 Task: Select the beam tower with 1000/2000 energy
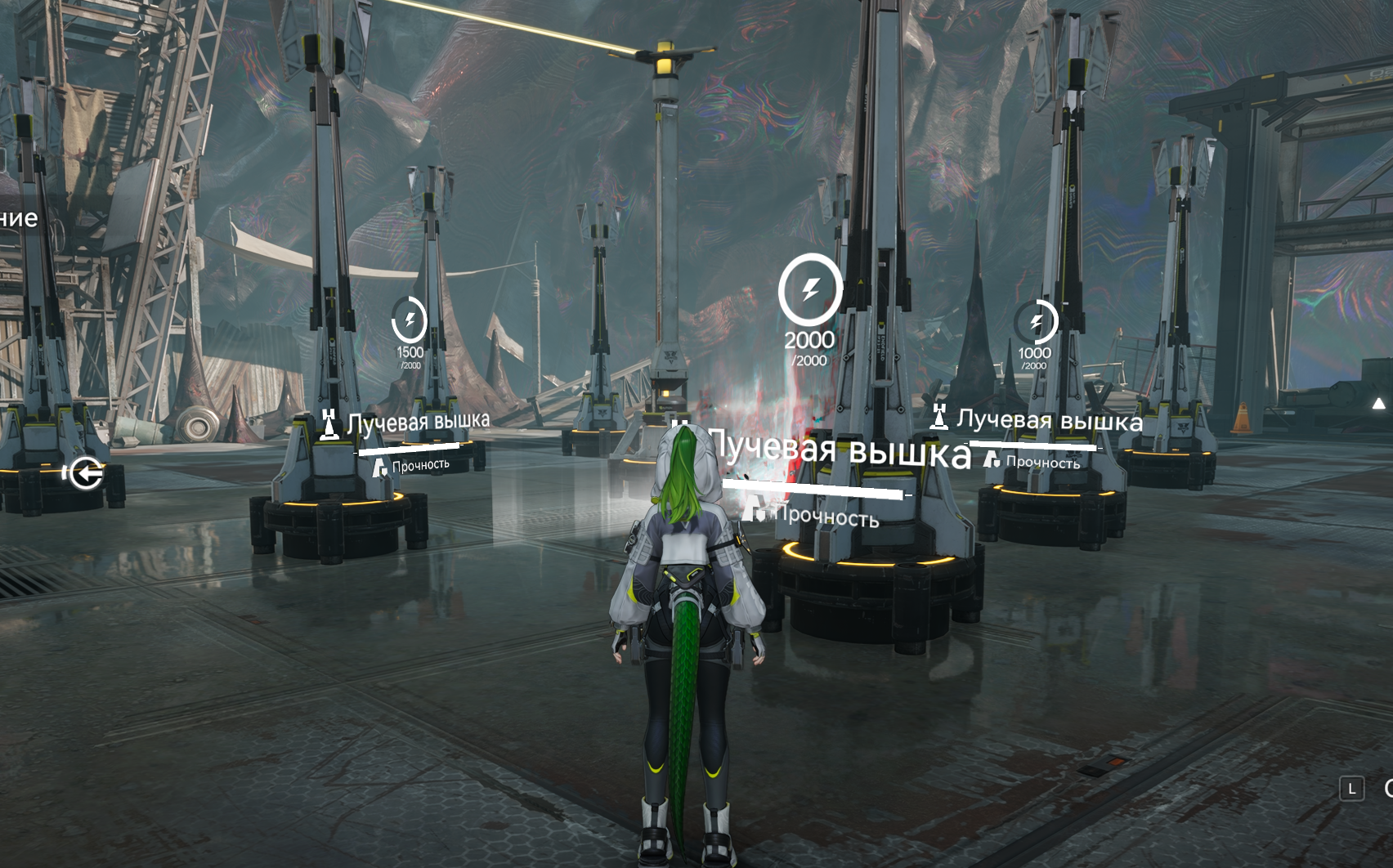click(1036, 322)
